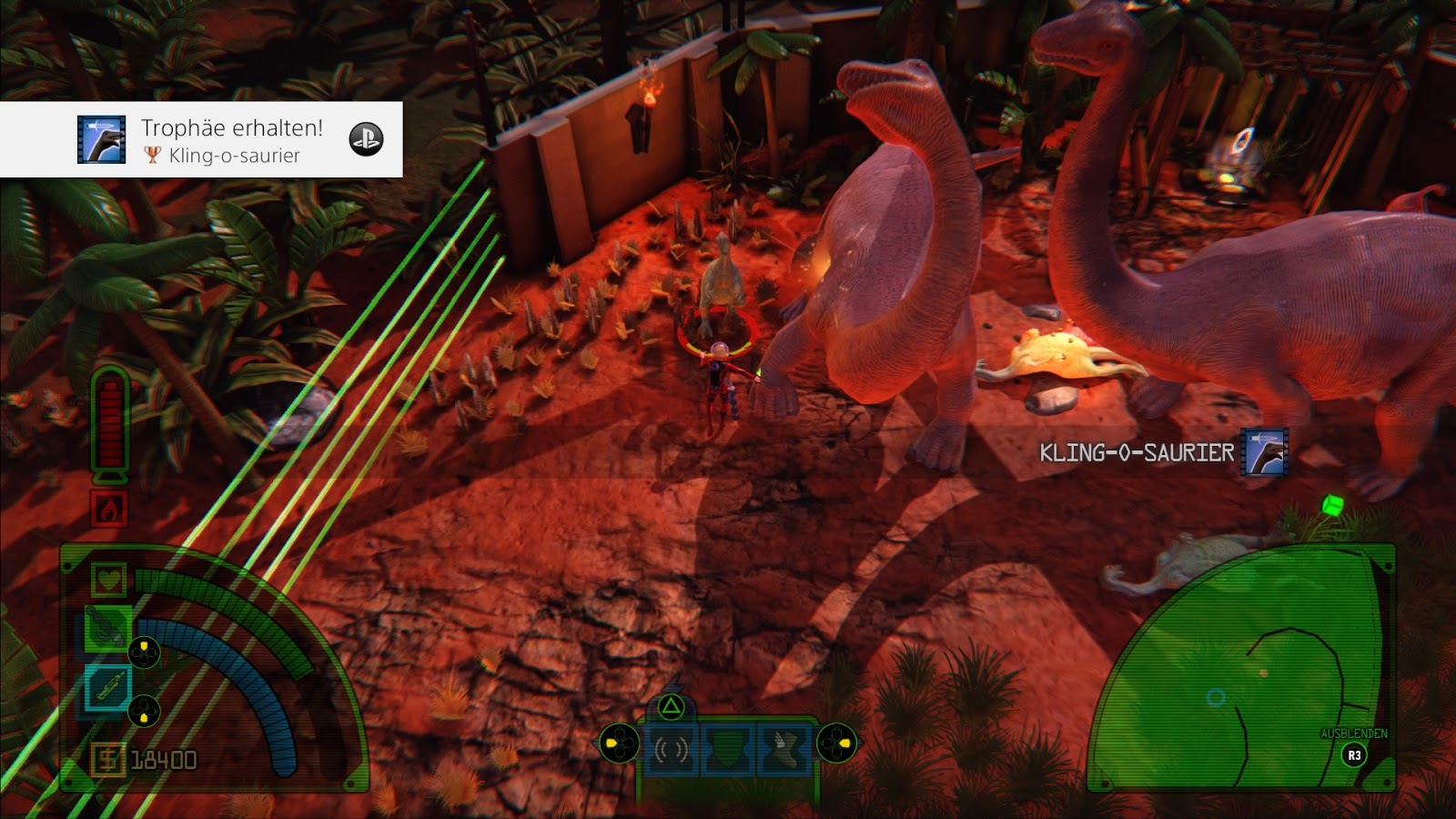Click the Kling-o-saurier film icon in the banner
The height and width of the screenshot is (819, 1456).
[x=1265, y=452]
